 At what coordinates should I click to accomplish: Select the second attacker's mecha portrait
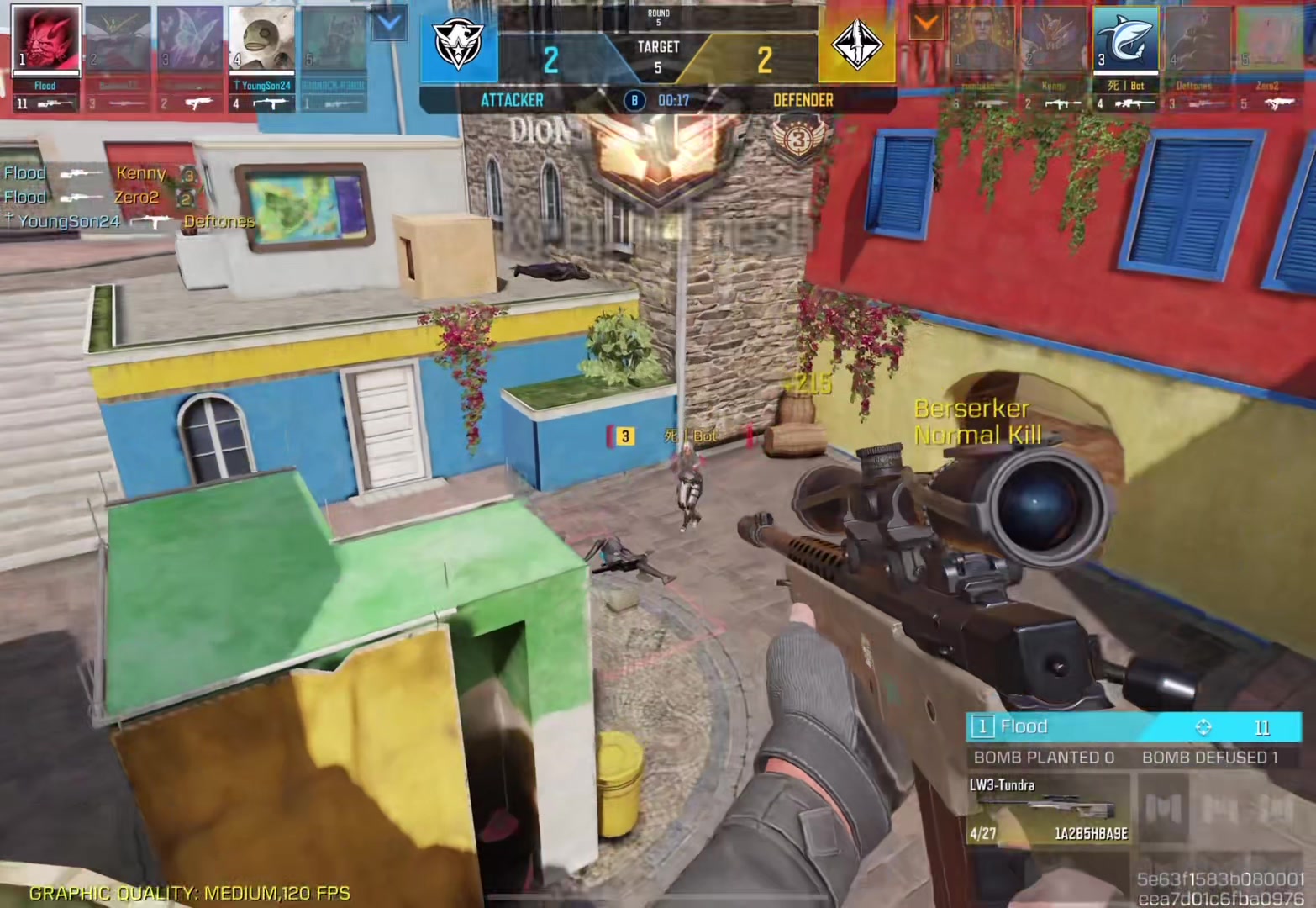point(118,40)
